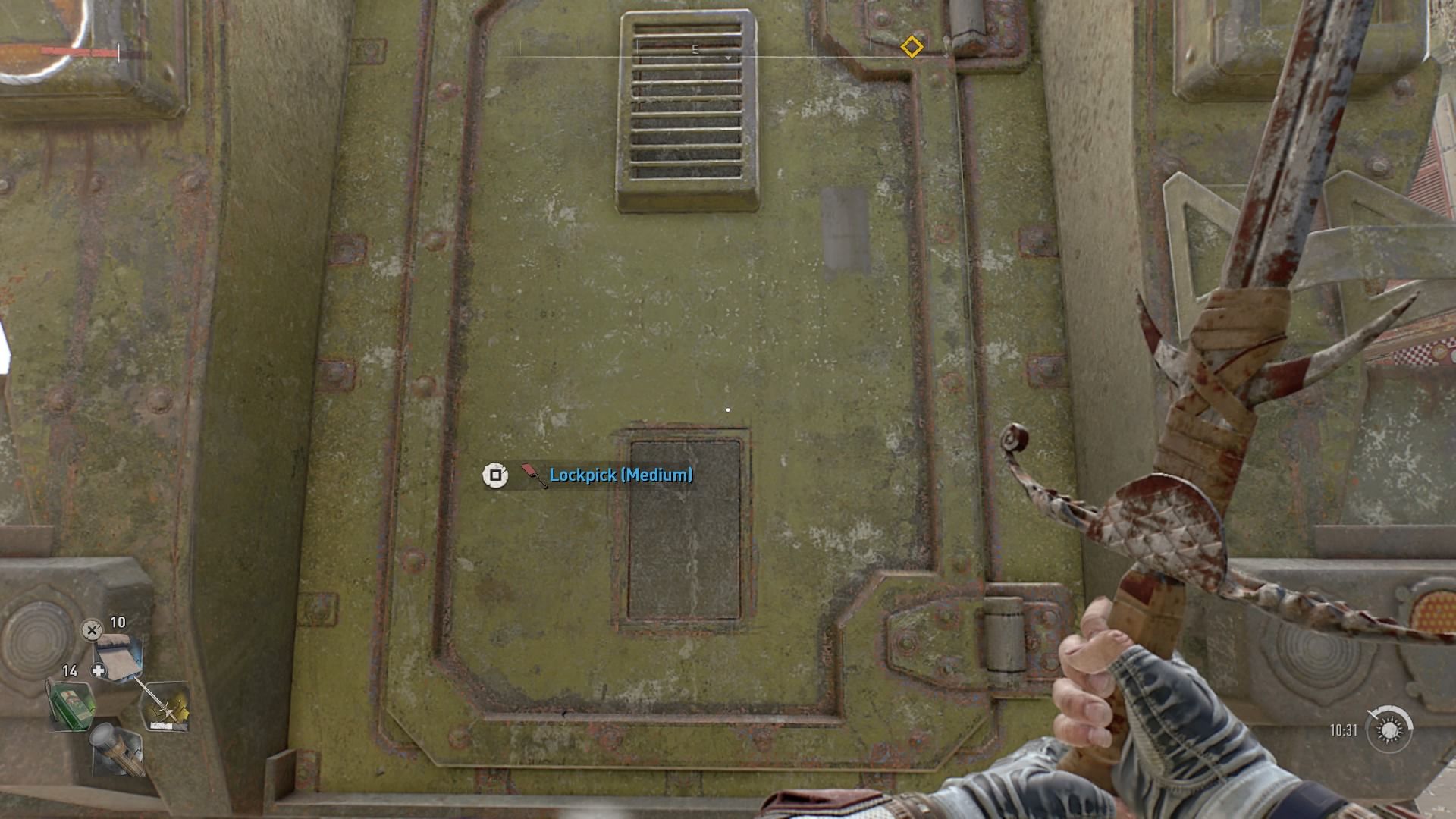1456x819 pixels.
Task: Select the bandage quick slot item
Action: [x=117, y=657]
